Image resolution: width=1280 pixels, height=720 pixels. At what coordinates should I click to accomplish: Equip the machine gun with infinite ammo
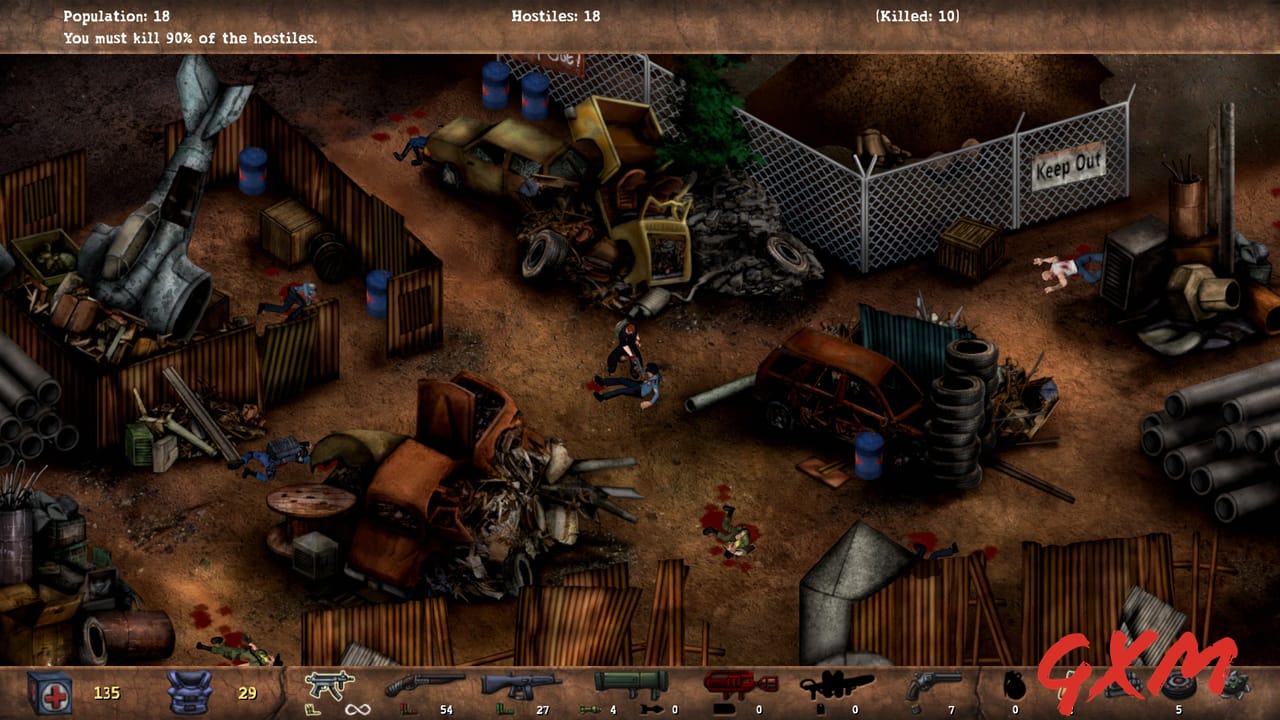(x=330, y=686)
